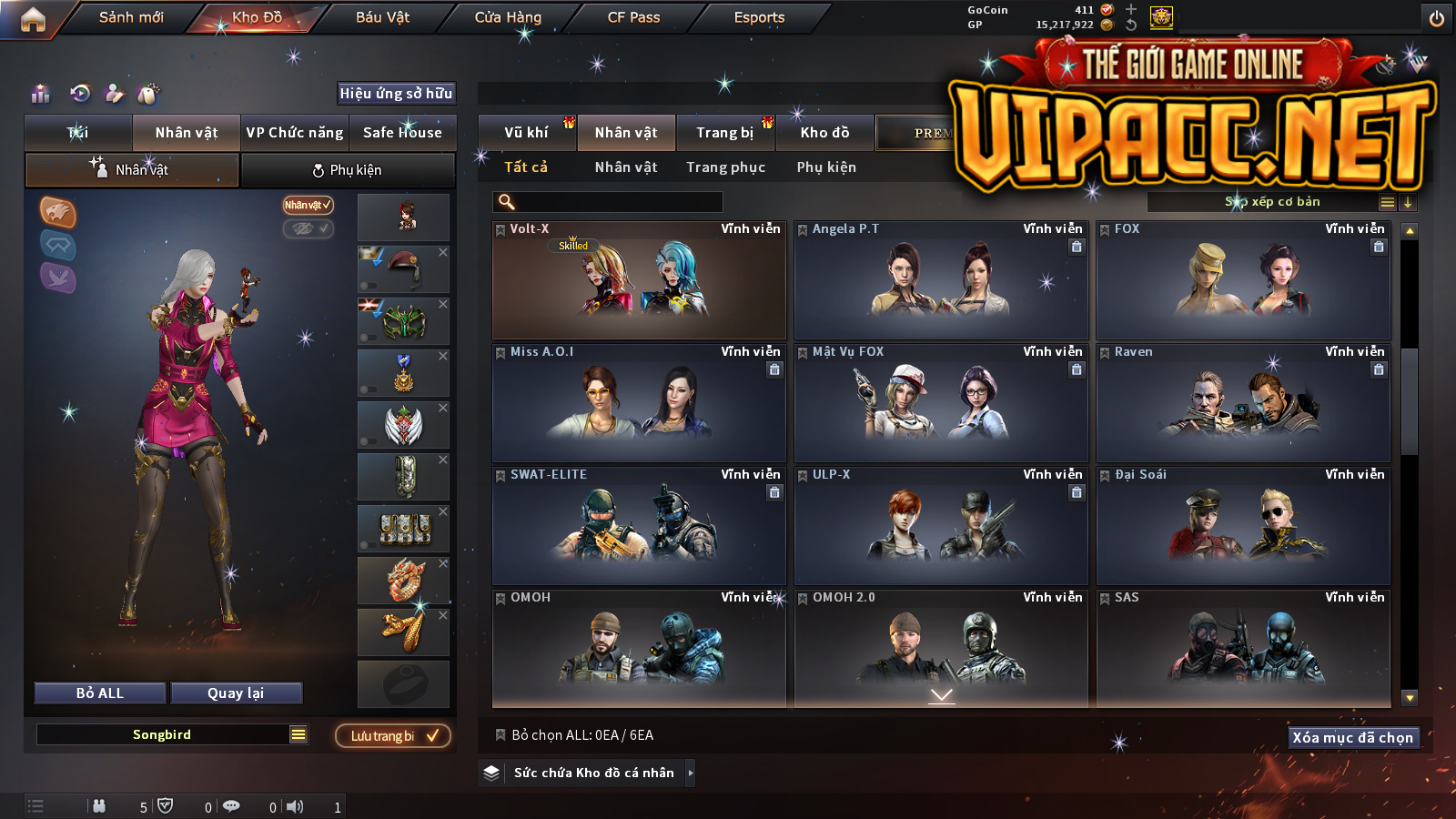Click the power exit button

(x=1437, y=18)
